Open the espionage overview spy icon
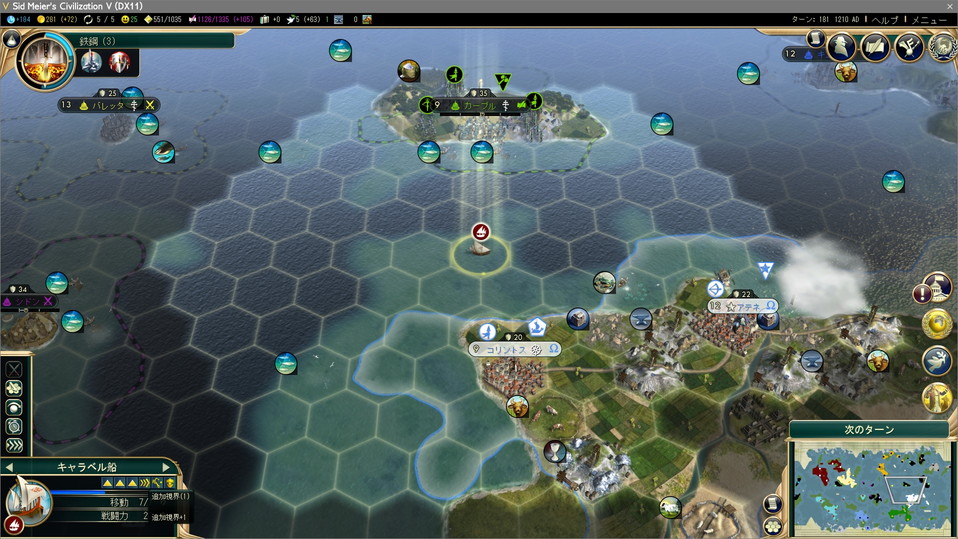 click(x=844, y=46)
